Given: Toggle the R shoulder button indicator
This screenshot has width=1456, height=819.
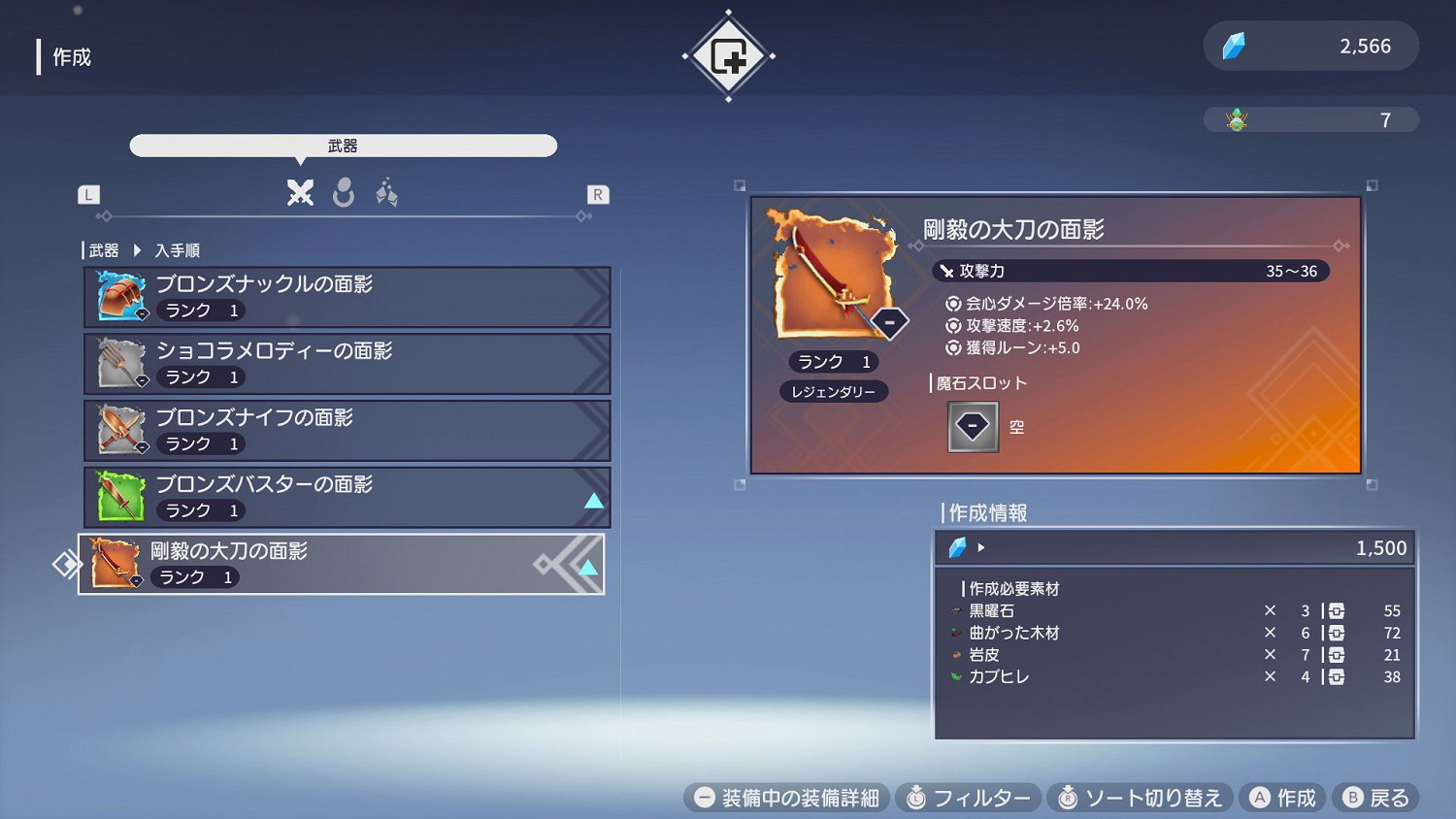Looking at the screenshot, I should click(x=597, y=194).
